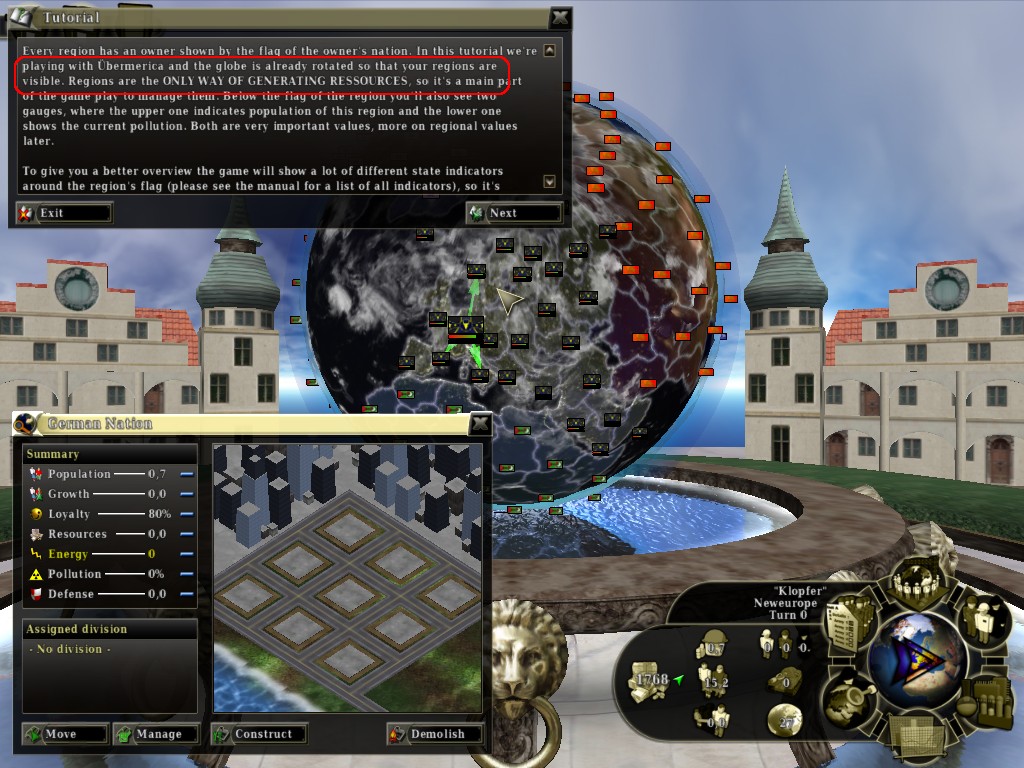Choose Construct for this region
Screen dimensions: 1024x768
coord(258,734)
